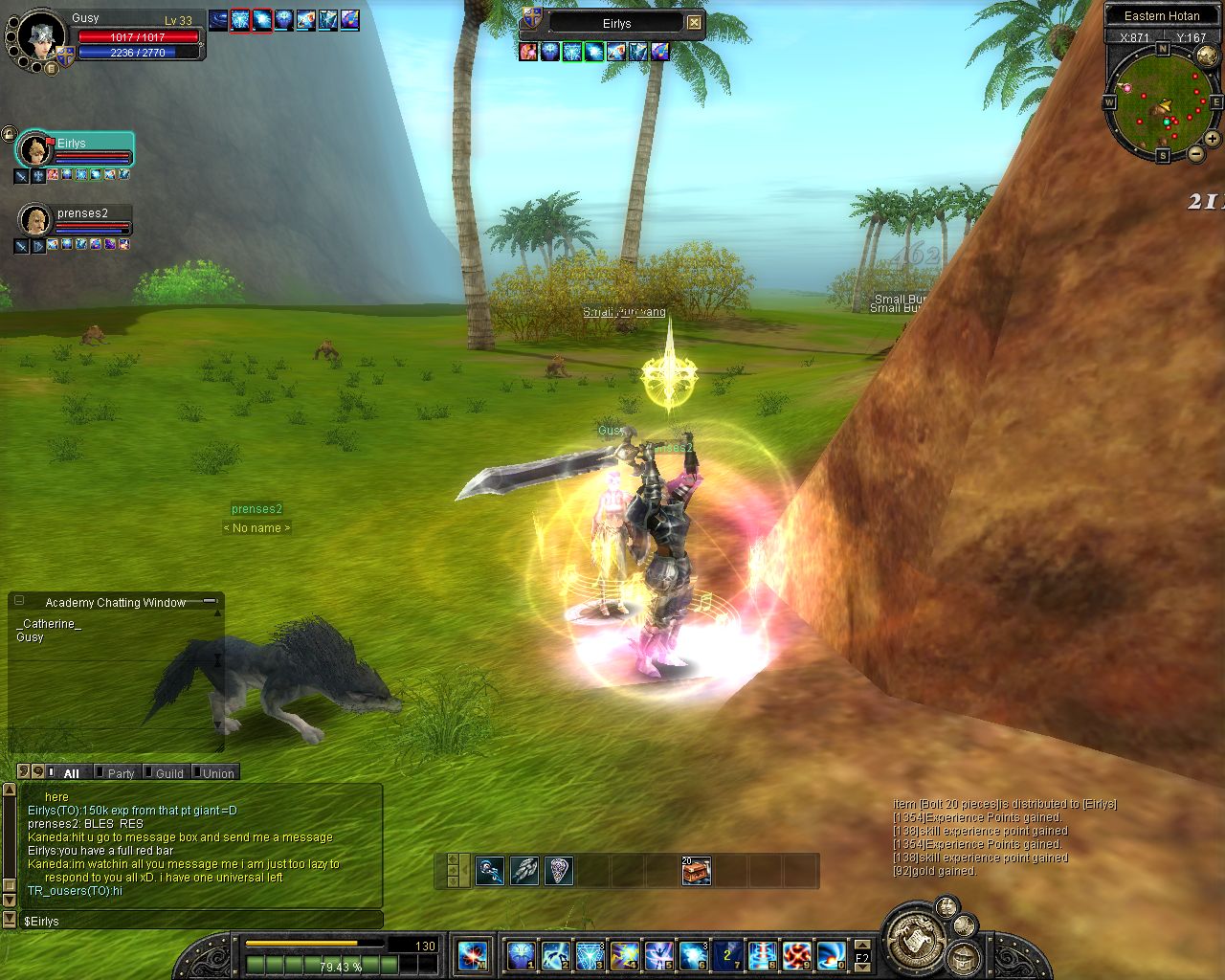
Task: Select party member Eirlys portrait
Action: pyautogui.click(x=35, y=150)
